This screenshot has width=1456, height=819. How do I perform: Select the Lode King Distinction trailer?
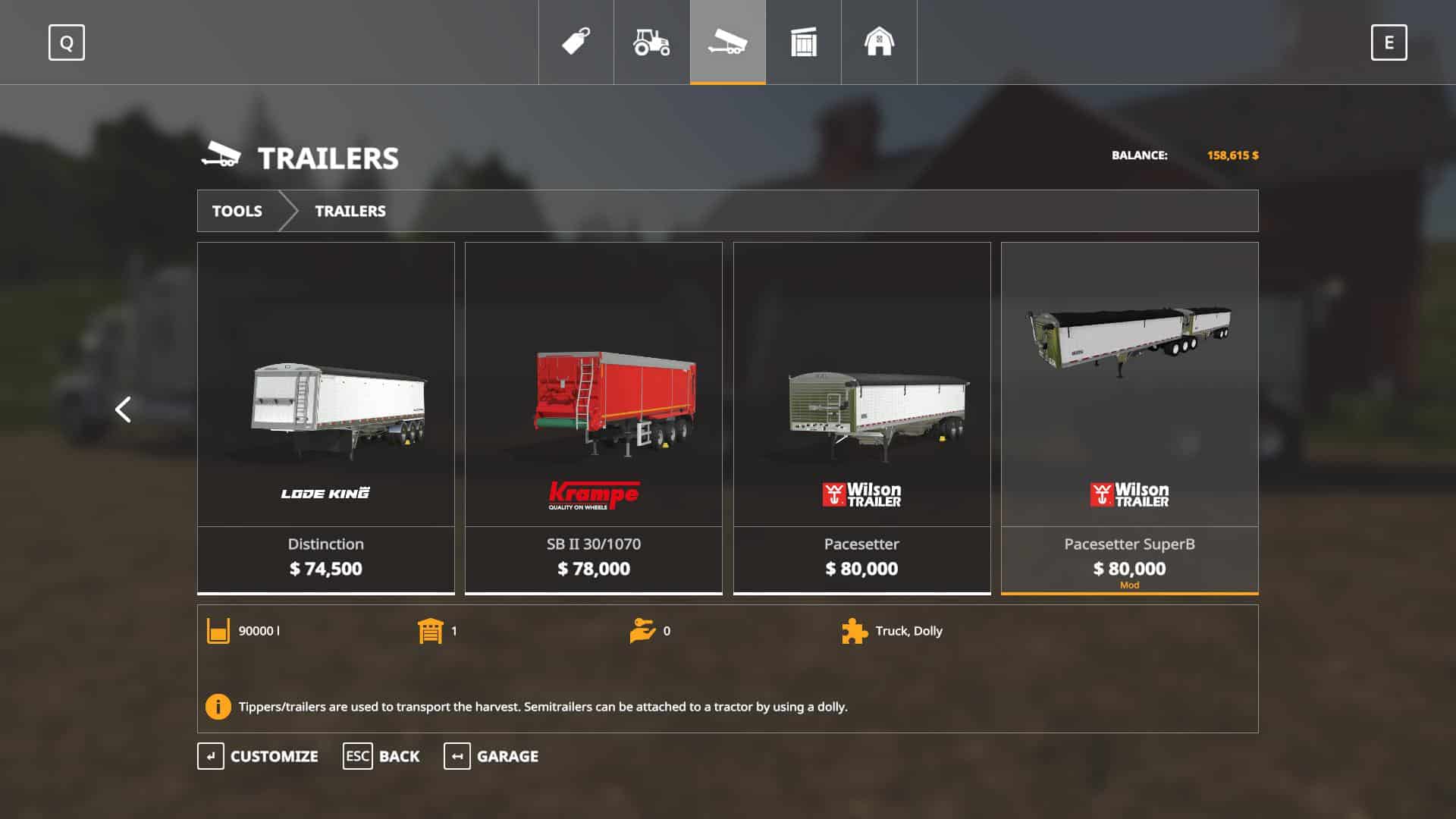(x=326, y=417)
